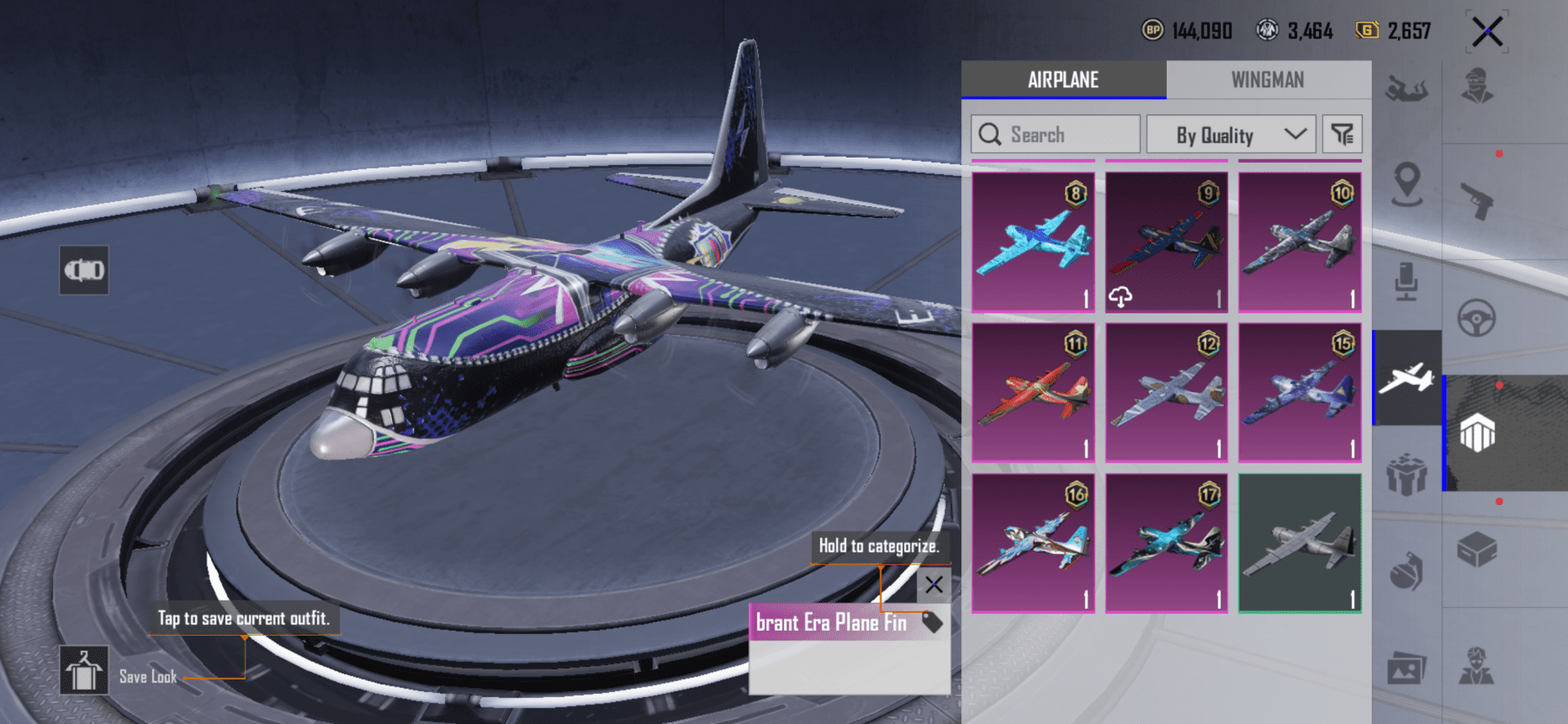Select the cyan airplane skin numbered 8
This screenshot has height=724, width=1568.
(1033, 242)
